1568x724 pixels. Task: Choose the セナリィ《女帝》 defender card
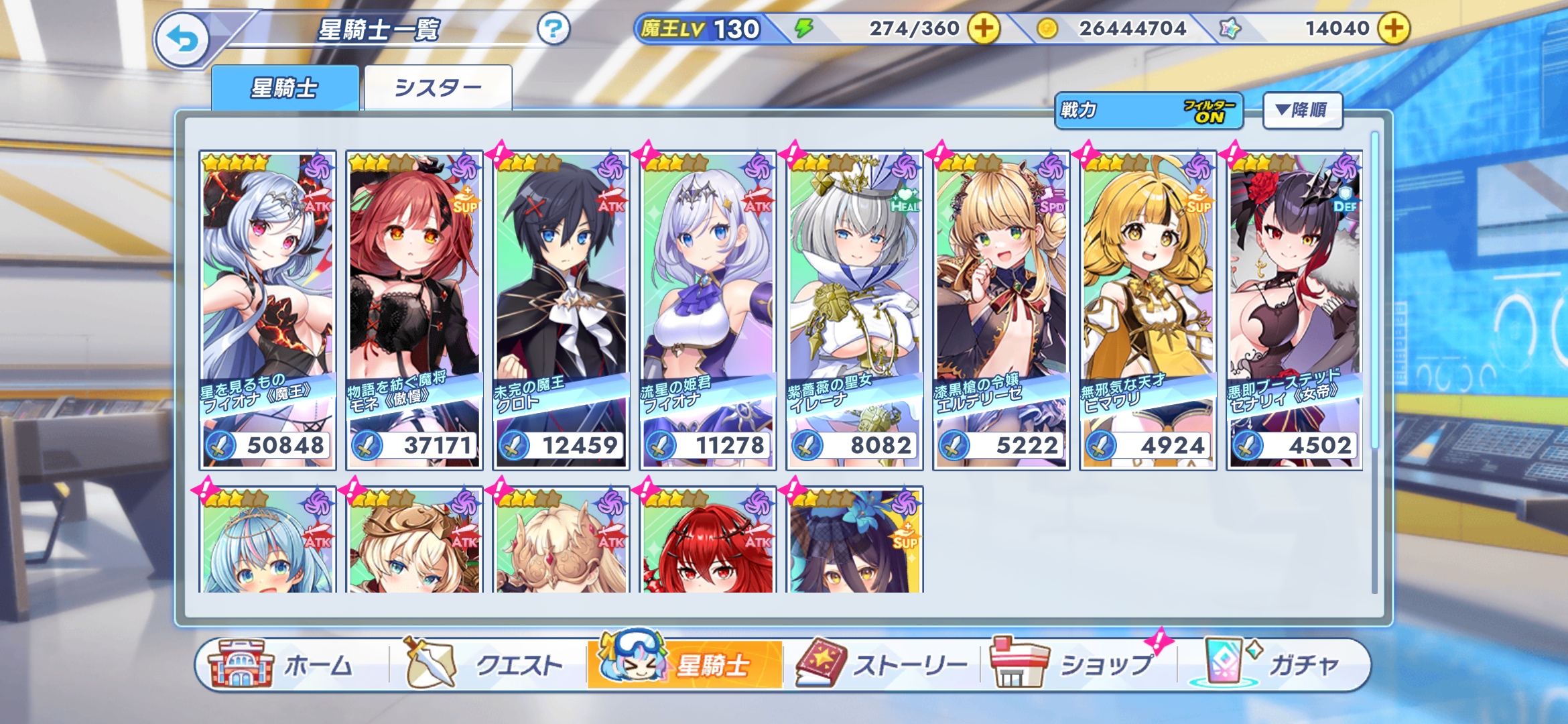coord(1295,310)
